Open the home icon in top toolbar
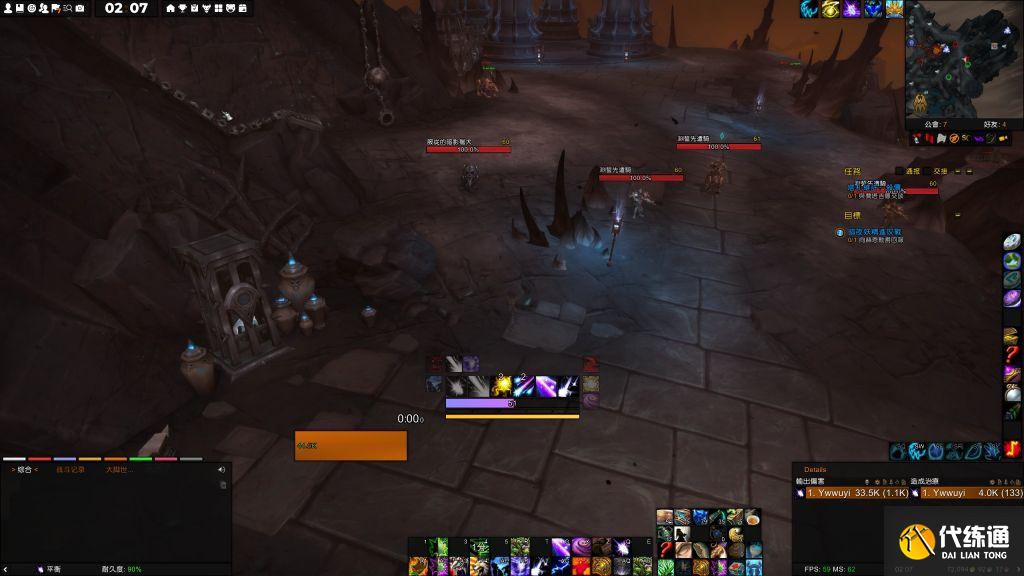 pyautogui.click(x=170, y=8)
